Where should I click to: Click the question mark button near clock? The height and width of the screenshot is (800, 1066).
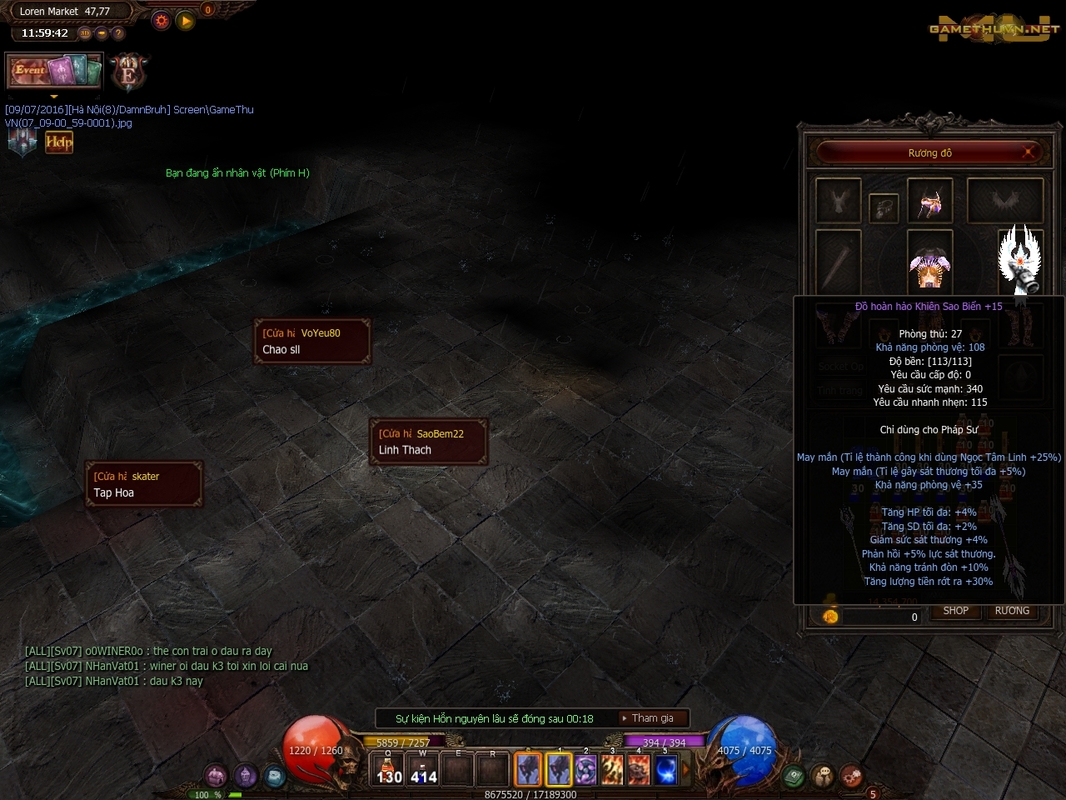(x=118, y=33)
